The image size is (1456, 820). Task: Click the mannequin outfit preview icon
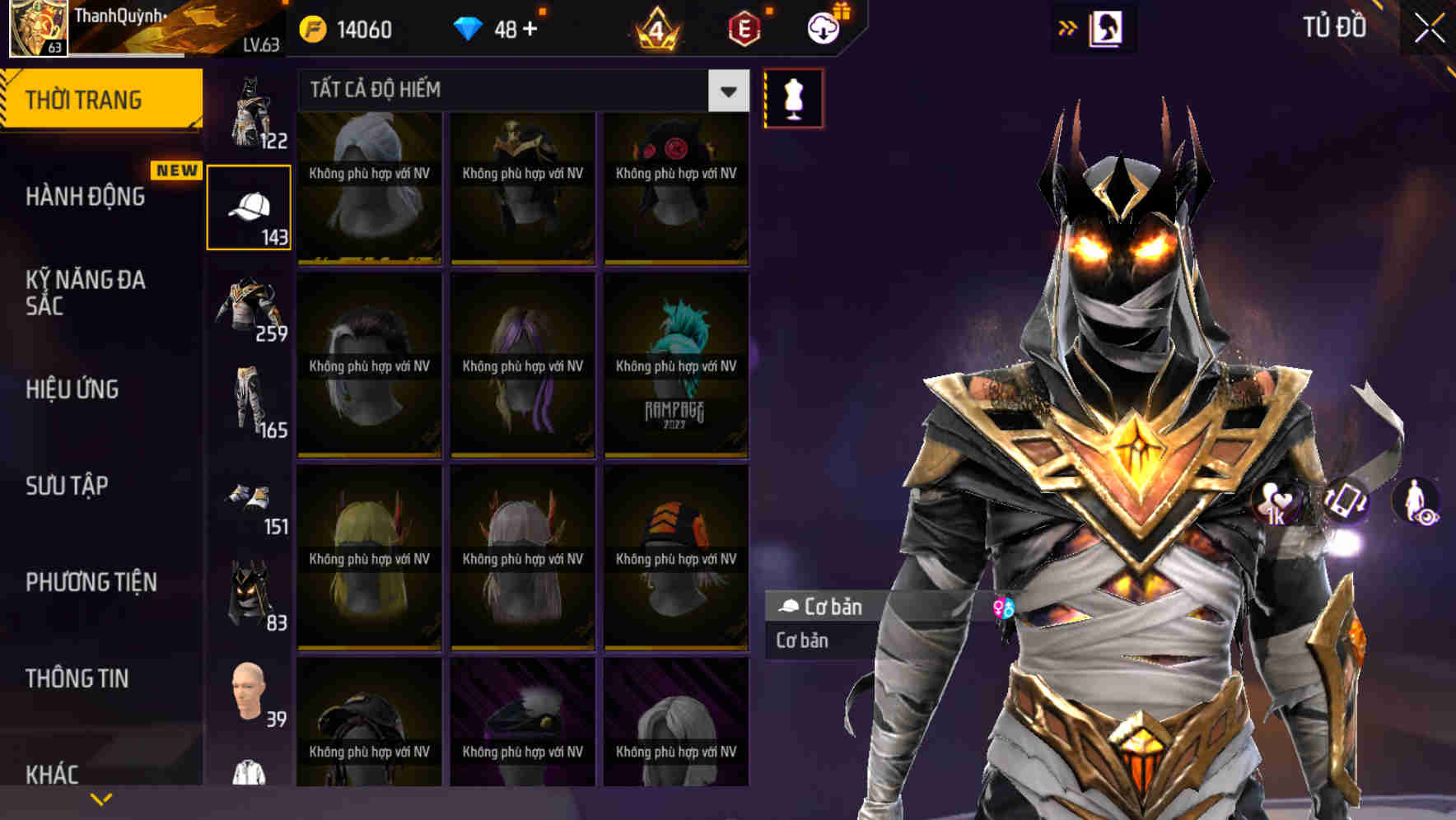click(x=793, y=99)
